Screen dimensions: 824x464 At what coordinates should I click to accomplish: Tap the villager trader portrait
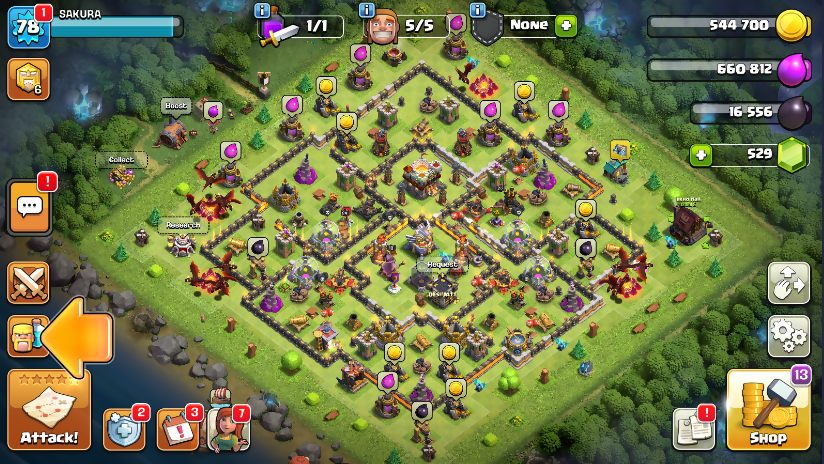coord(227,427)
